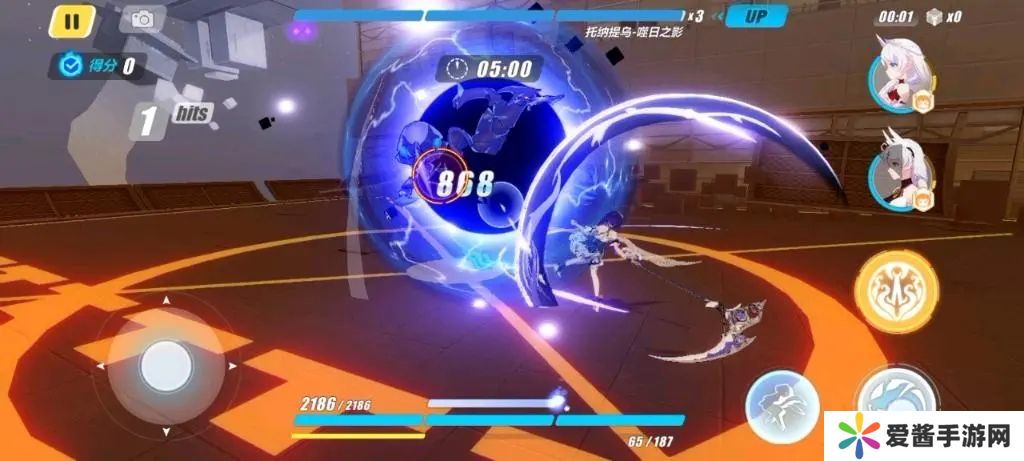The width and height of the screenshot is (1024, 461).
Task: Pause the battle with the yellow button
Action: click(x=71, y=20)
